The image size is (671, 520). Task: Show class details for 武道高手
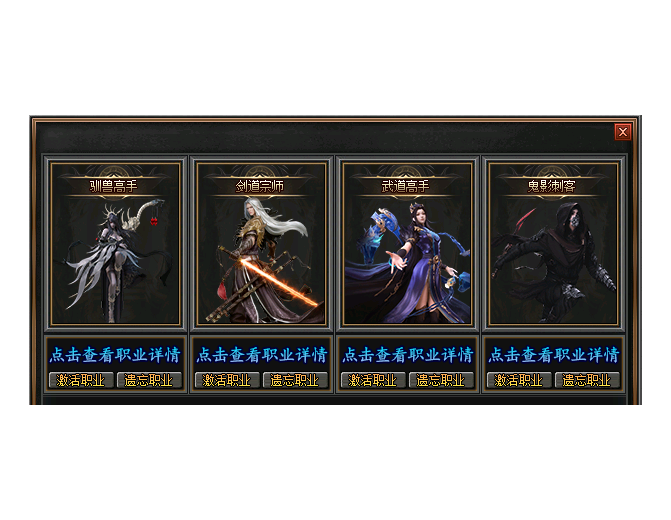[x=408, y=355]
